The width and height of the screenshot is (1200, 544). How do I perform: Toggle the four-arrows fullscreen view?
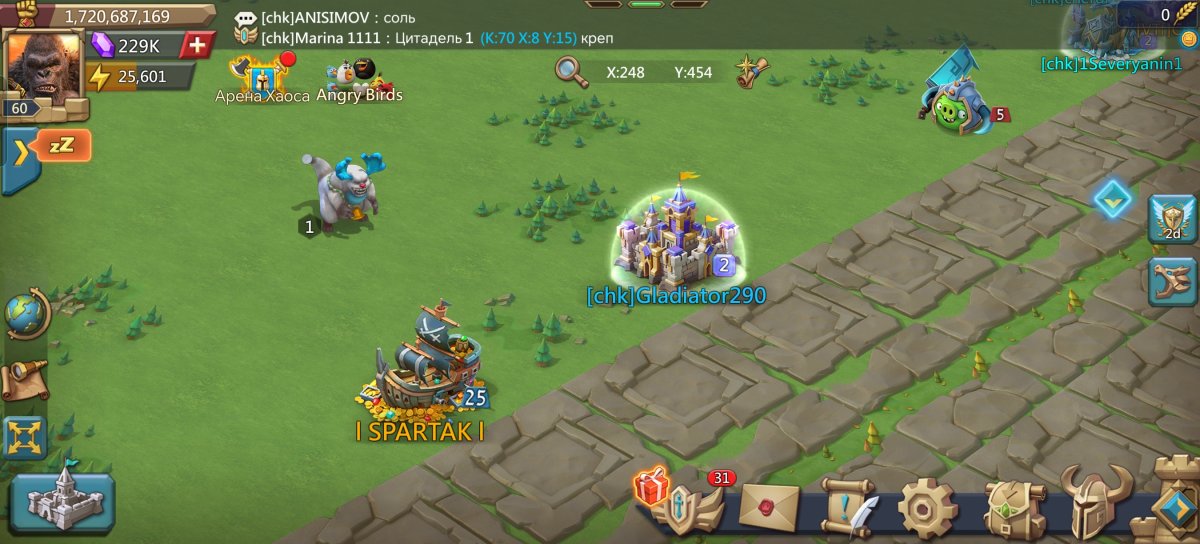[24, 438]
